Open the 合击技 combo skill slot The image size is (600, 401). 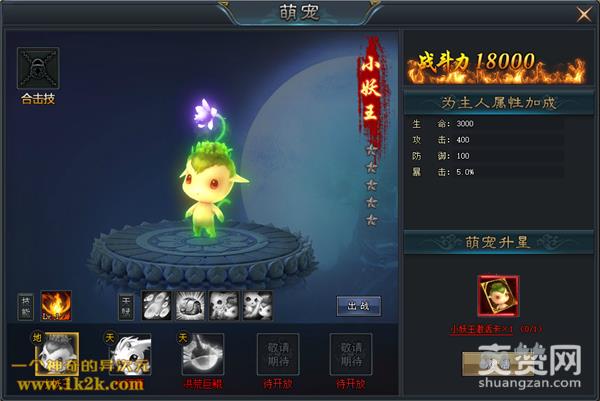(x=39, y=68)
